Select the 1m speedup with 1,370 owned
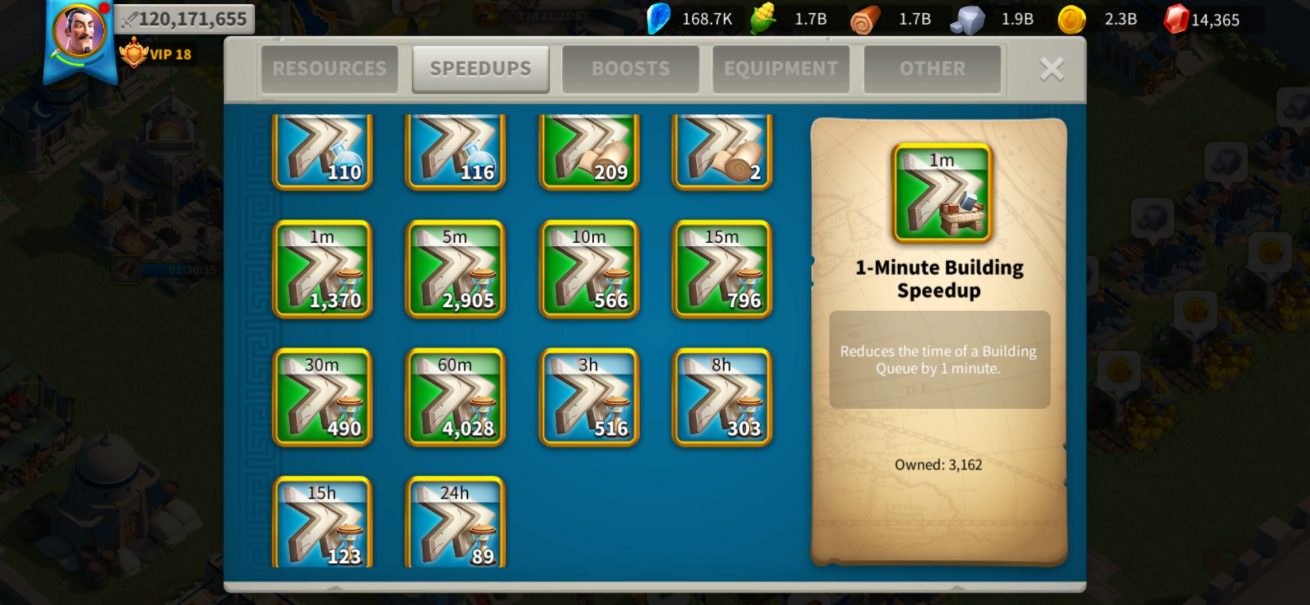This screenshot has width=1310, height=605. [322, 269]
